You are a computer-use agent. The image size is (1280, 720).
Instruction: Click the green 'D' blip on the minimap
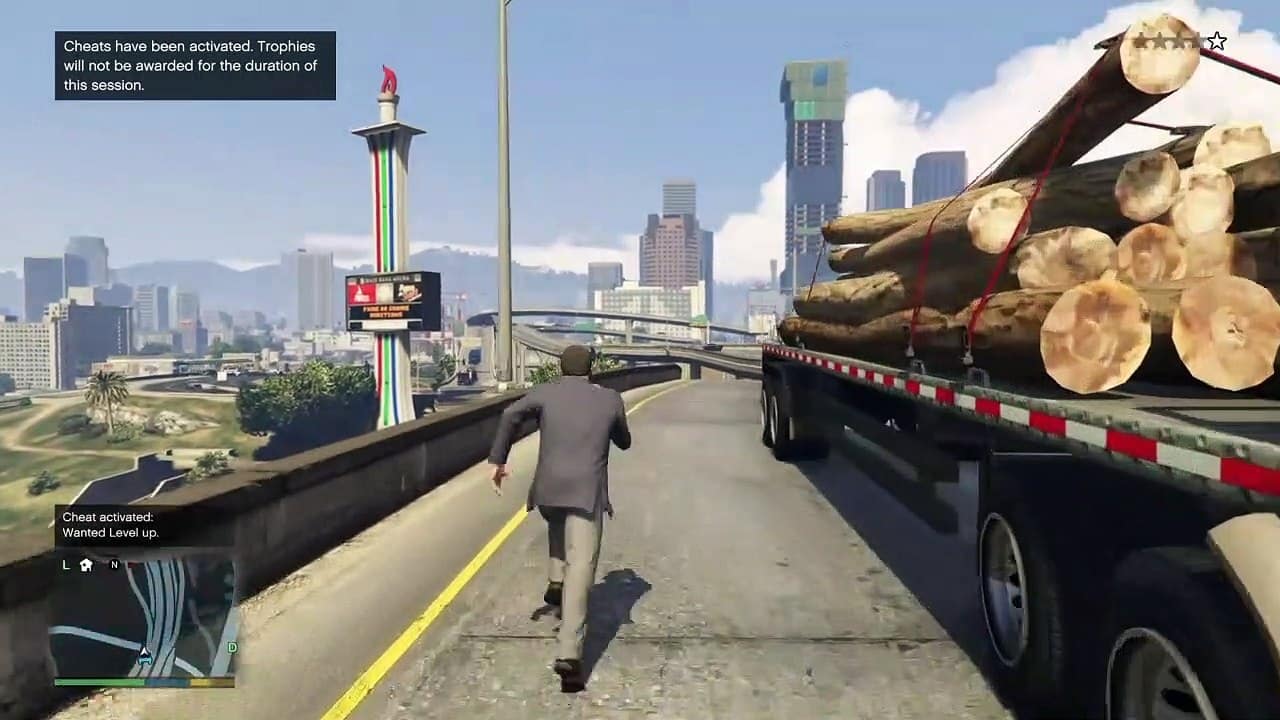pyautogui.click(x=232, y=648)
